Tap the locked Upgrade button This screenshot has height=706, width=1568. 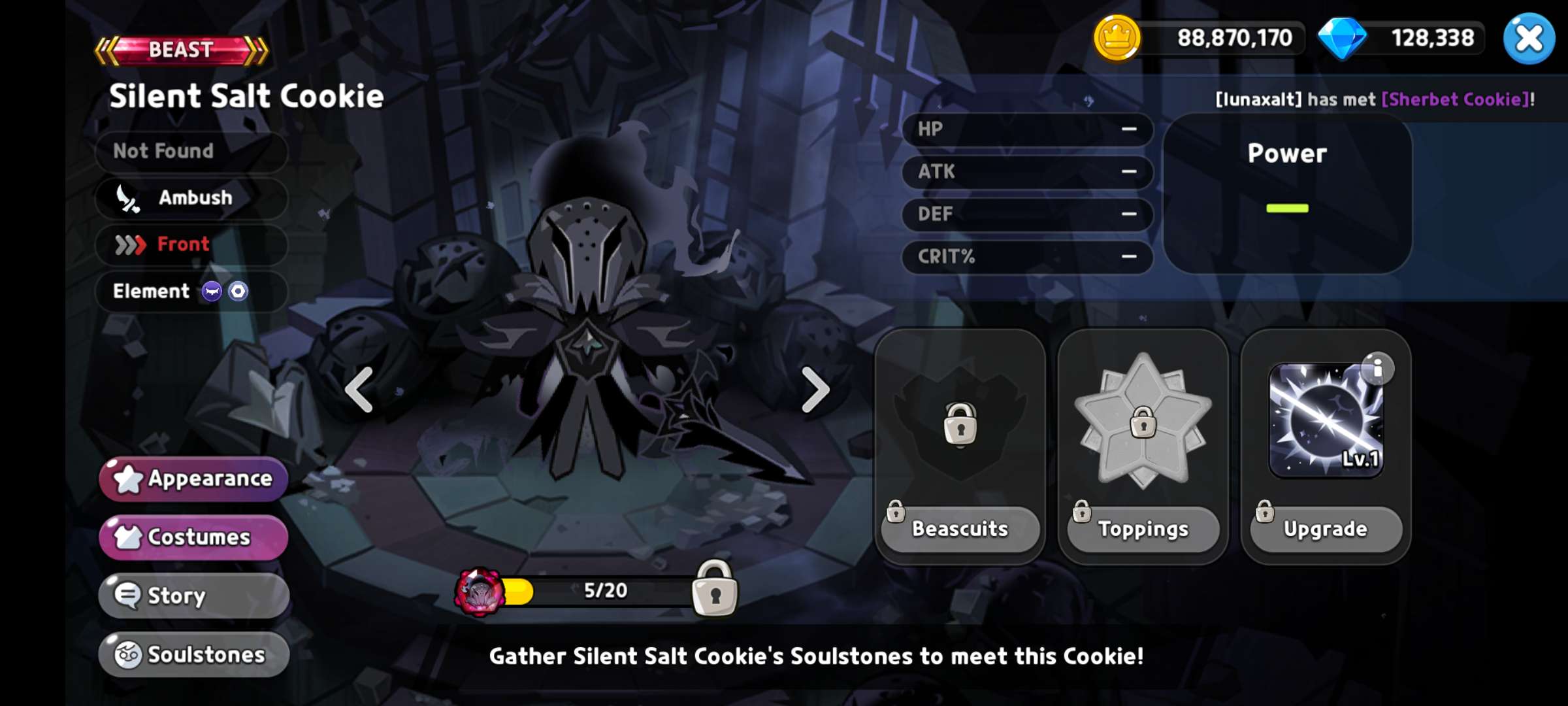click(x=1326, y=528)
